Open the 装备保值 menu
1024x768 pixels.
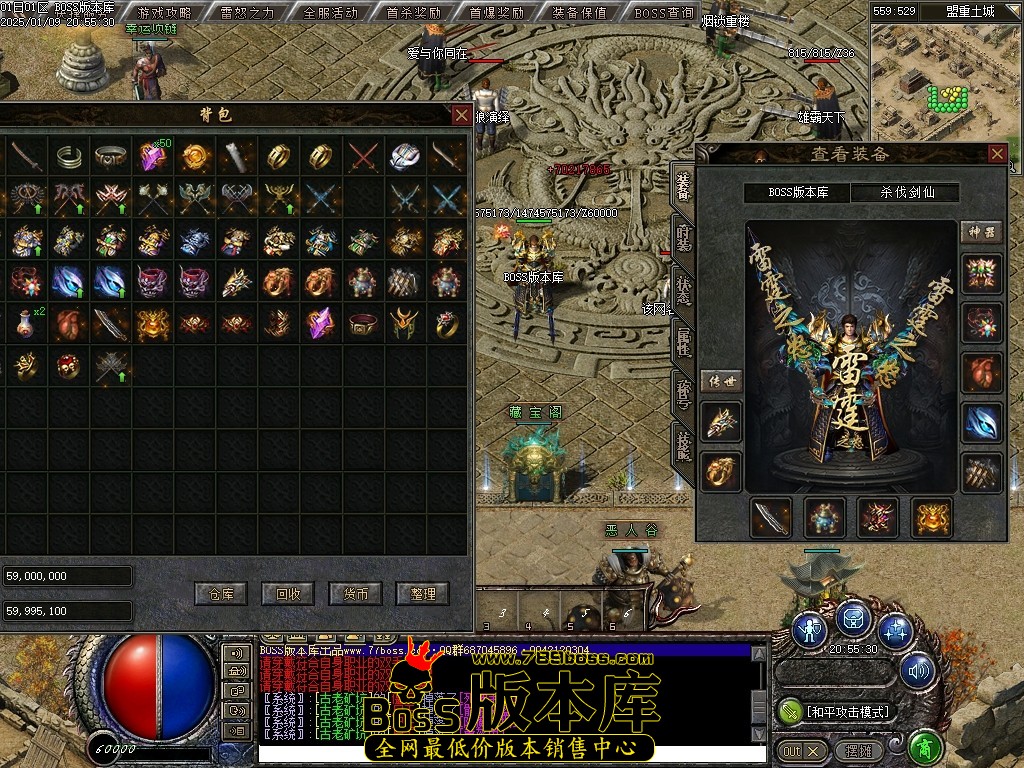click(579, 13)
